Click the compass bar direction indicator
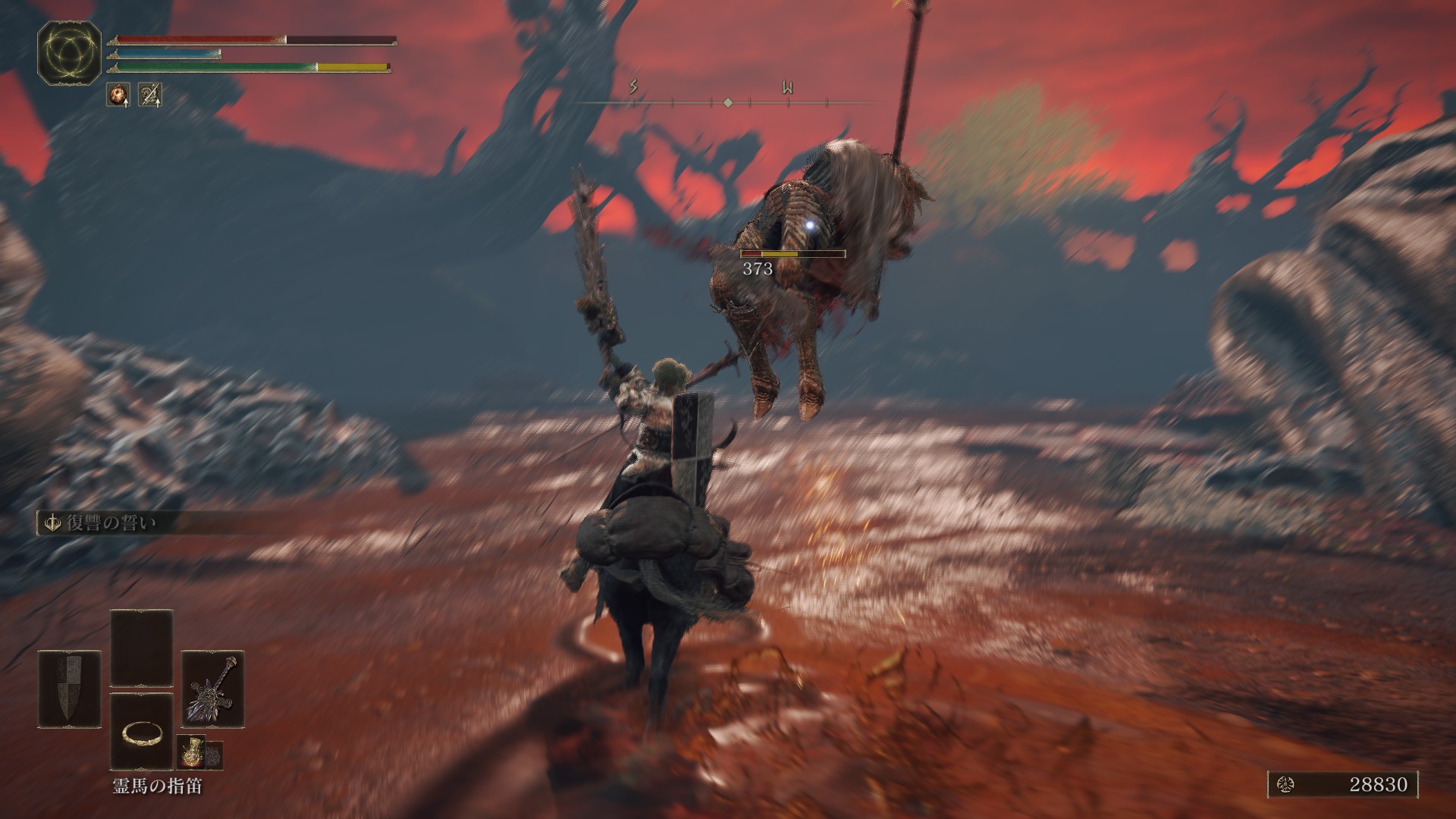Viewport: 1456px width, 819px height. tap(726, 102)
